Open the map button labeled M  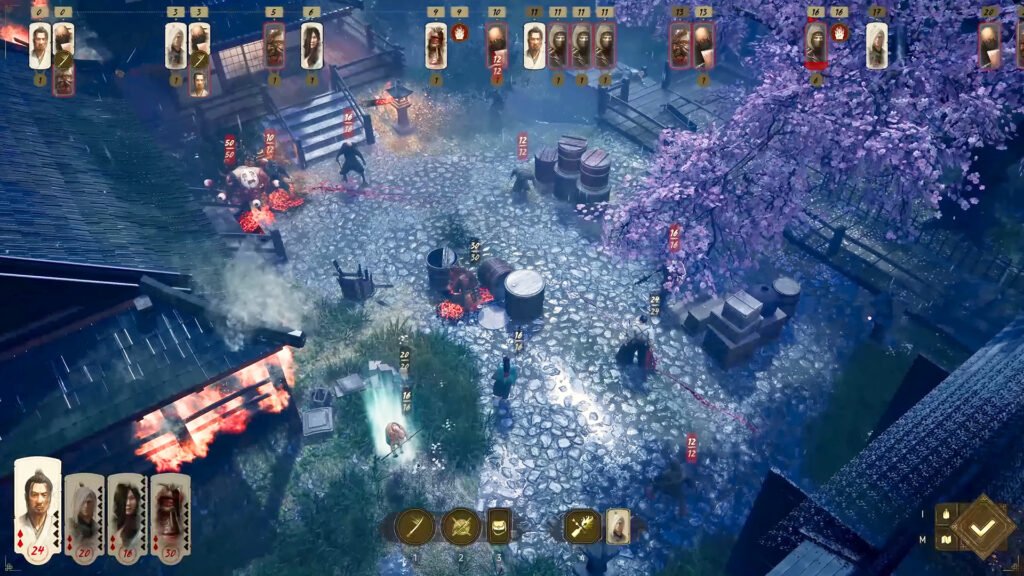click(x=945, y=540)
